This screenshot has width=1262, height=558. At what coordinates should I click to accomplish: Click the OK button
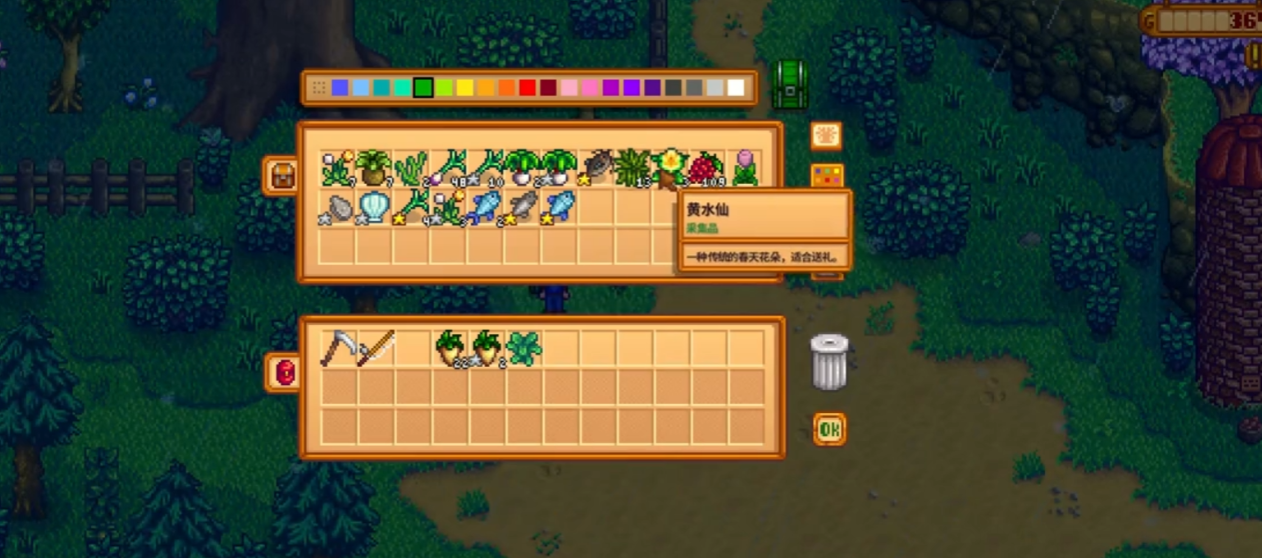pyautogui.click(x=829, y=430)
